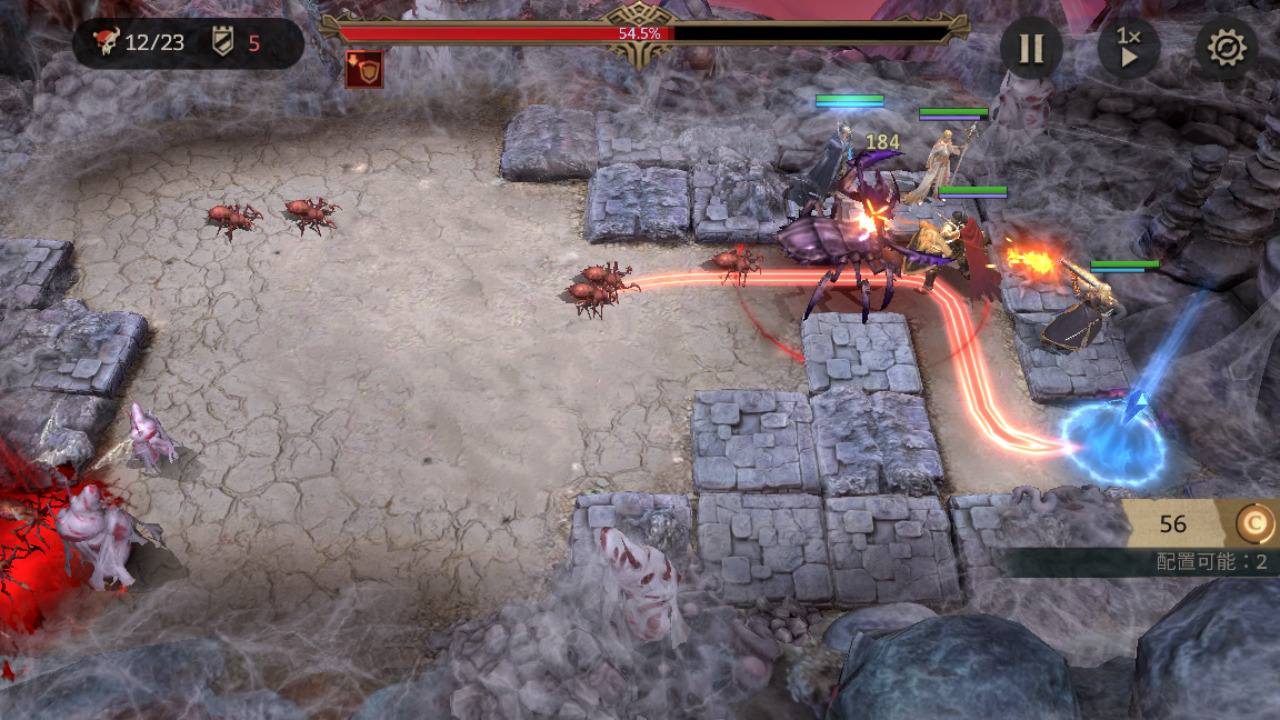
Task: Toggle the 1x game speed button
Action: [1129, 48]
